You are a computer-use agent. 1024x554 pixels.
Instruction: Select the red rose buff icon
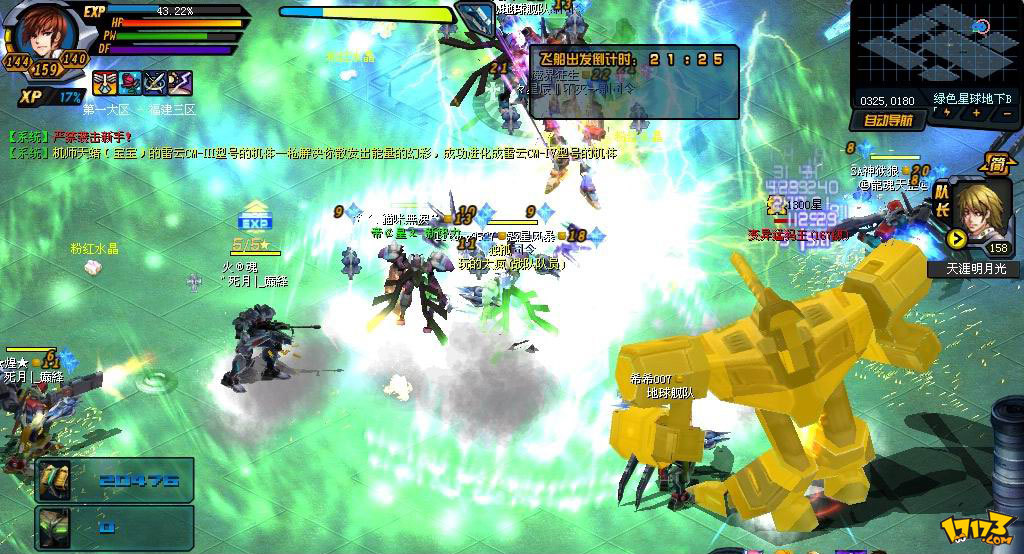pyautogui.click(x=129, y=83)
